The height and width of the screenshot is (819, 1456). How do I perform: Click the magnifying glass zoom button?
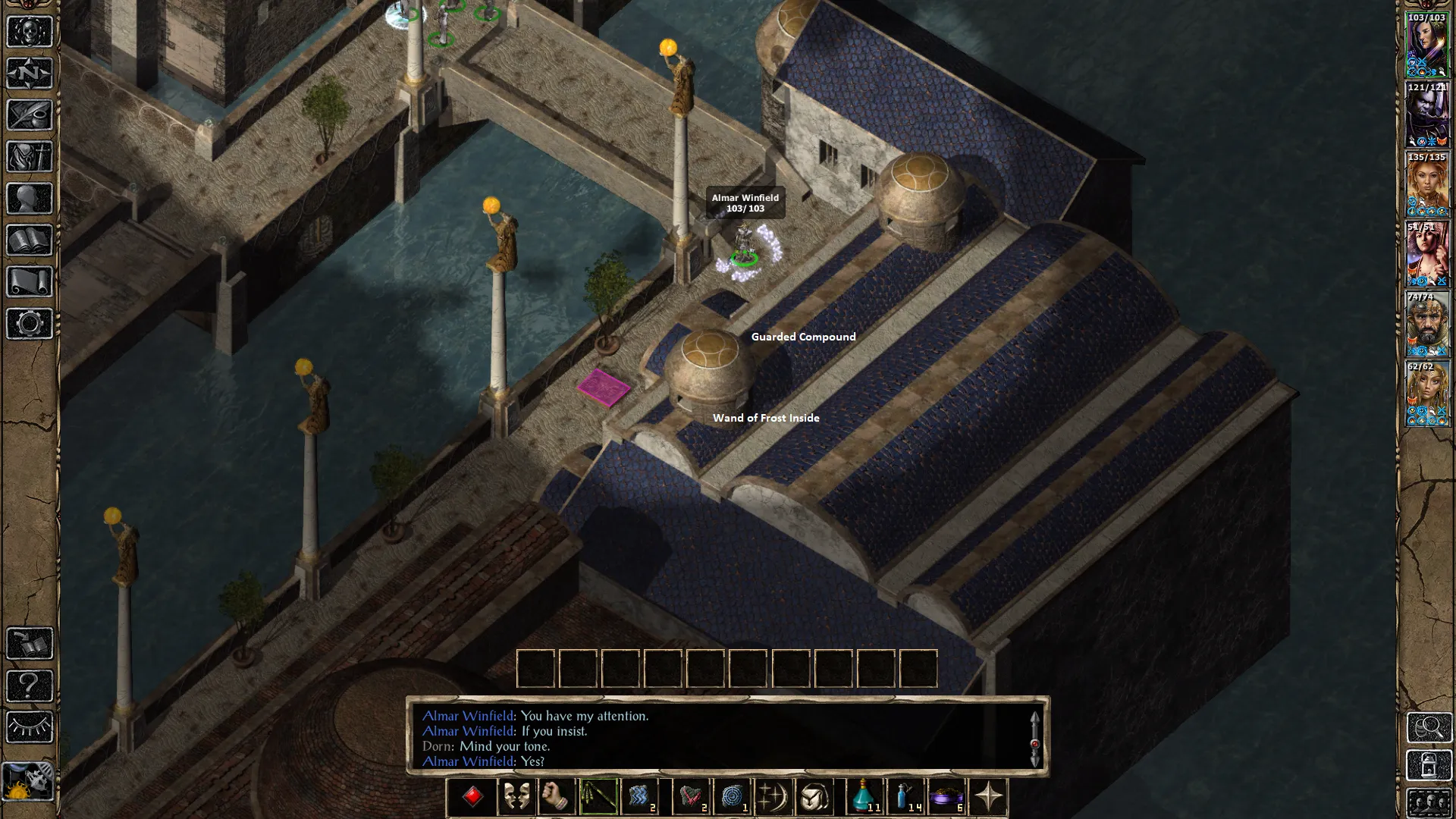point(1429,727)
